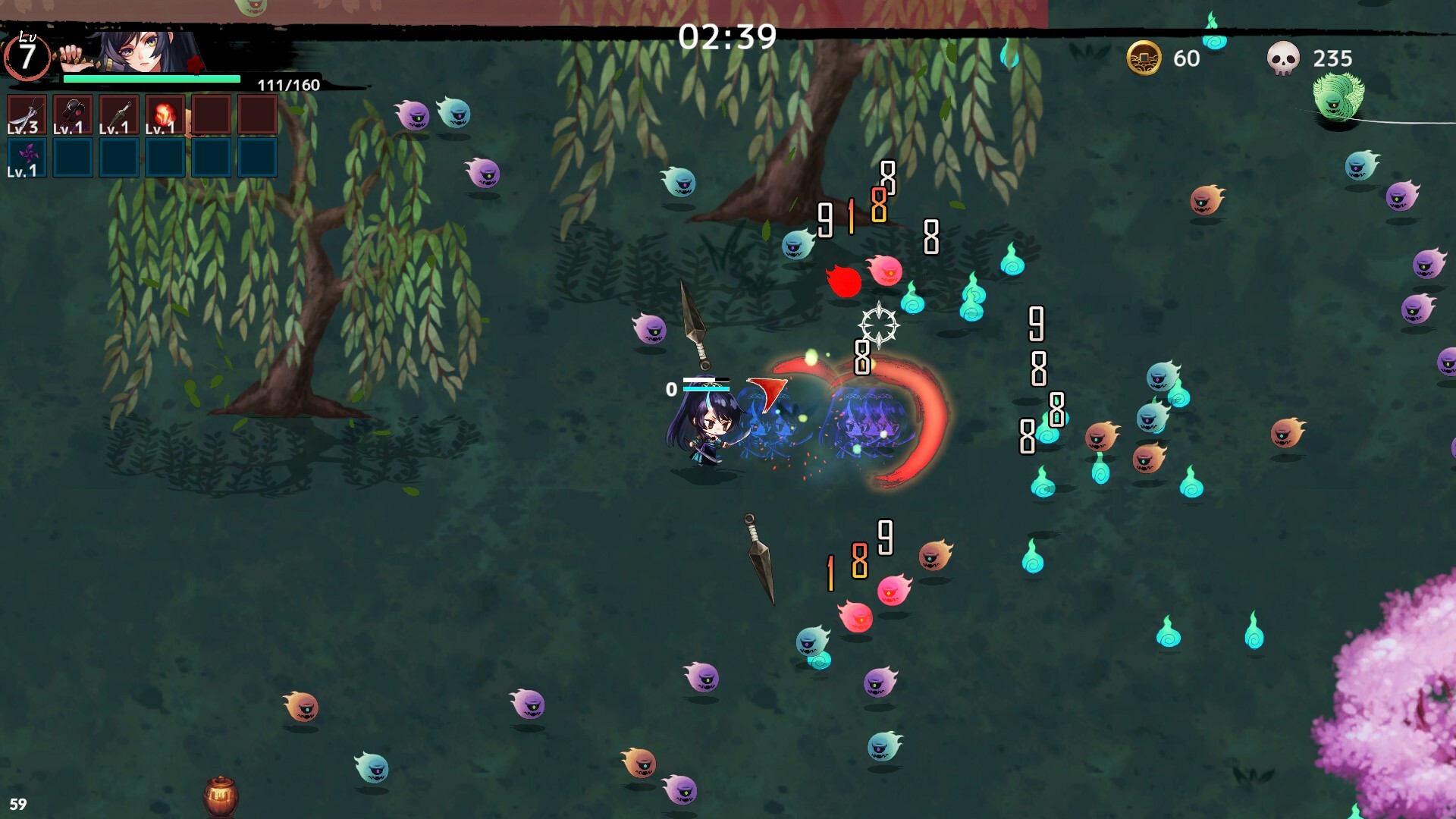Viewport: 1456px width, 819px height.
Task: Click the 111/160 health text
Action: [289, 83]
